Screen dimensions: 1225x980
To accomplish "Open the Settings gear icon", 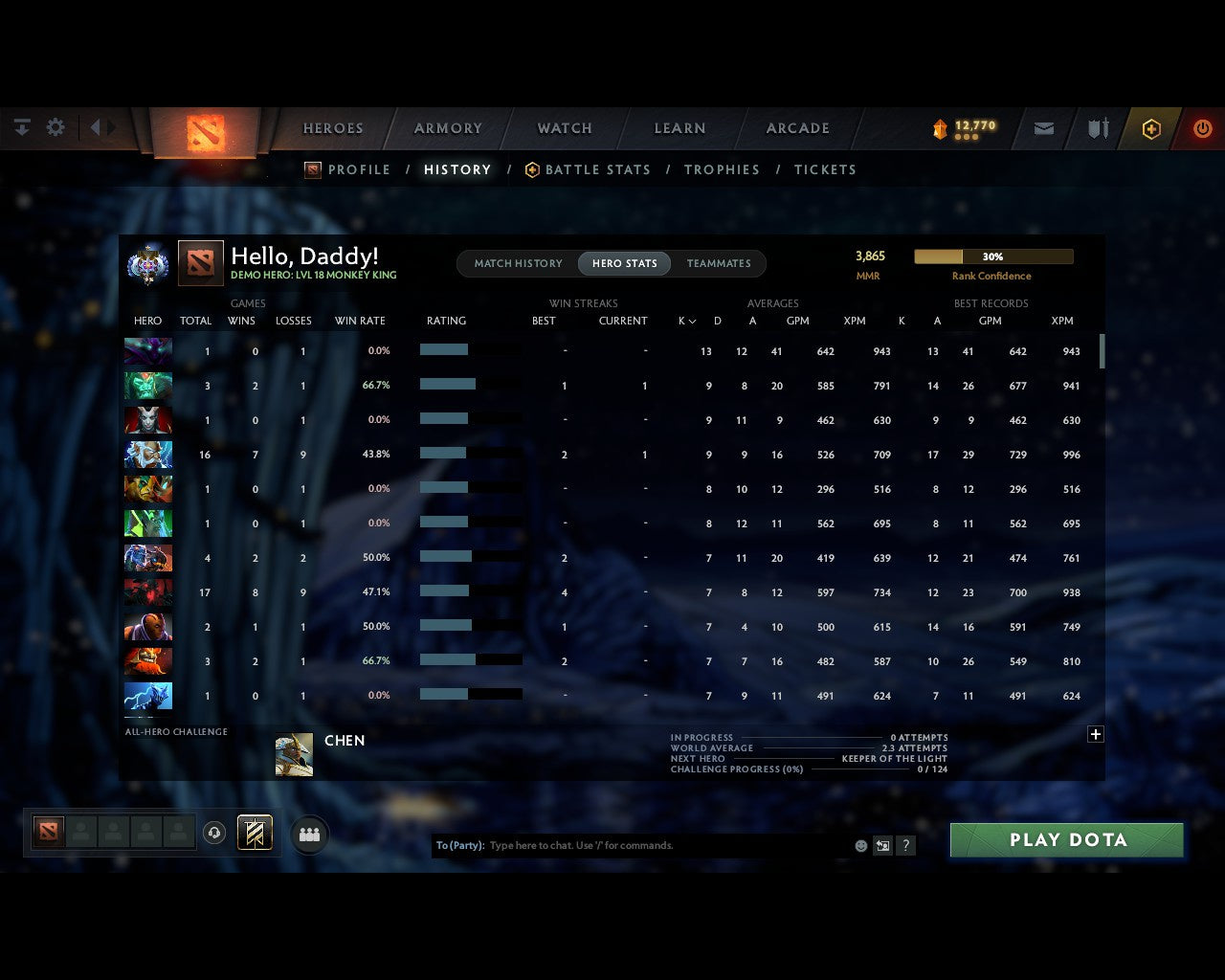I will coord(56,127).
